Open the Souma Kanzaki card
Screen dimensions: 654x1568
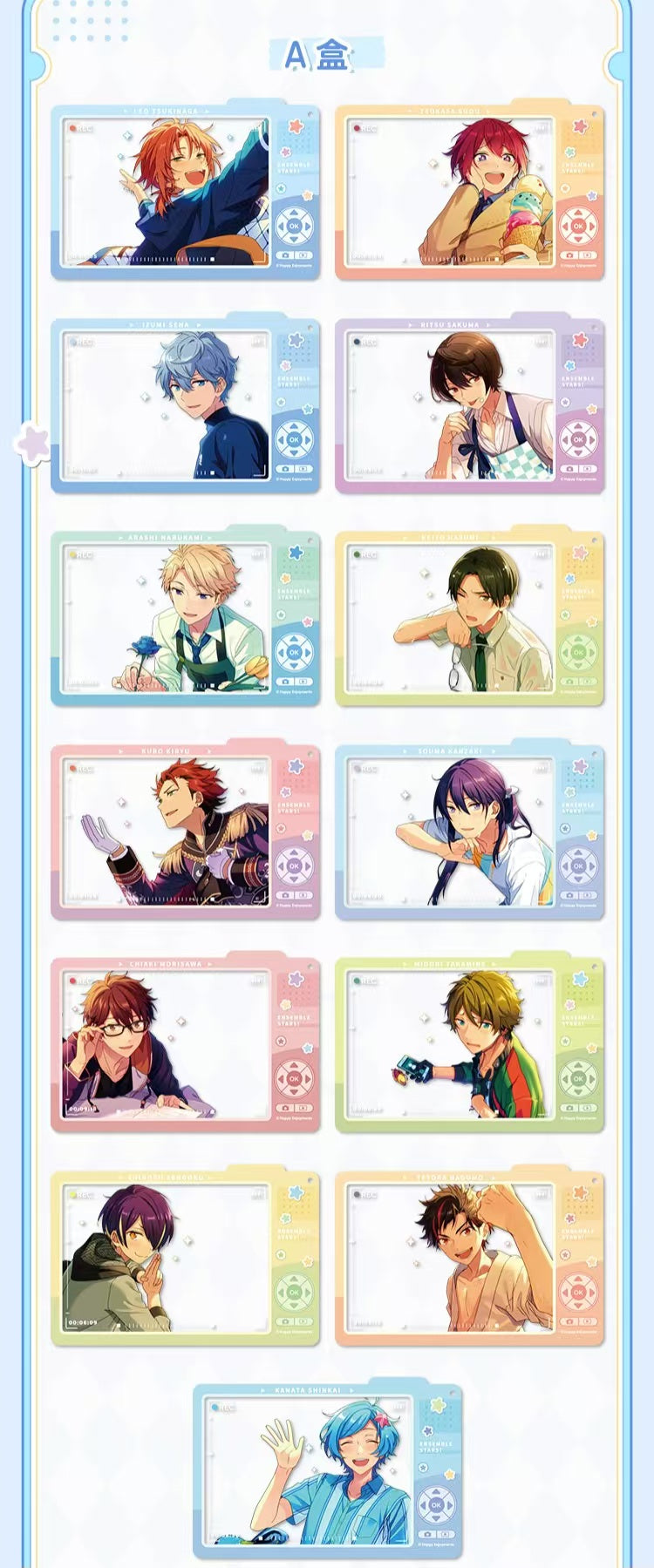(x=469, y=832)
